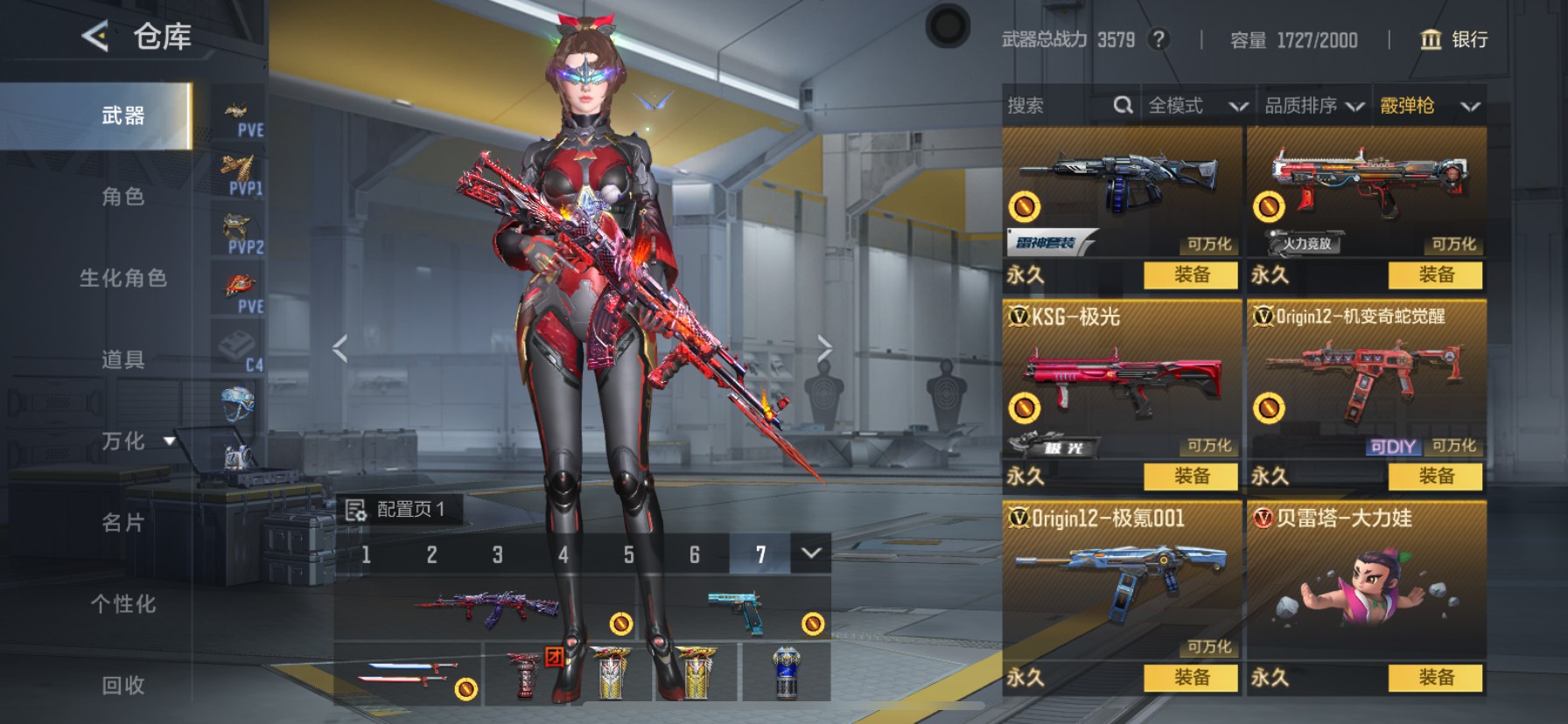
Task: Open the 全模式 mode filter dropdown
Action: 1197,106
